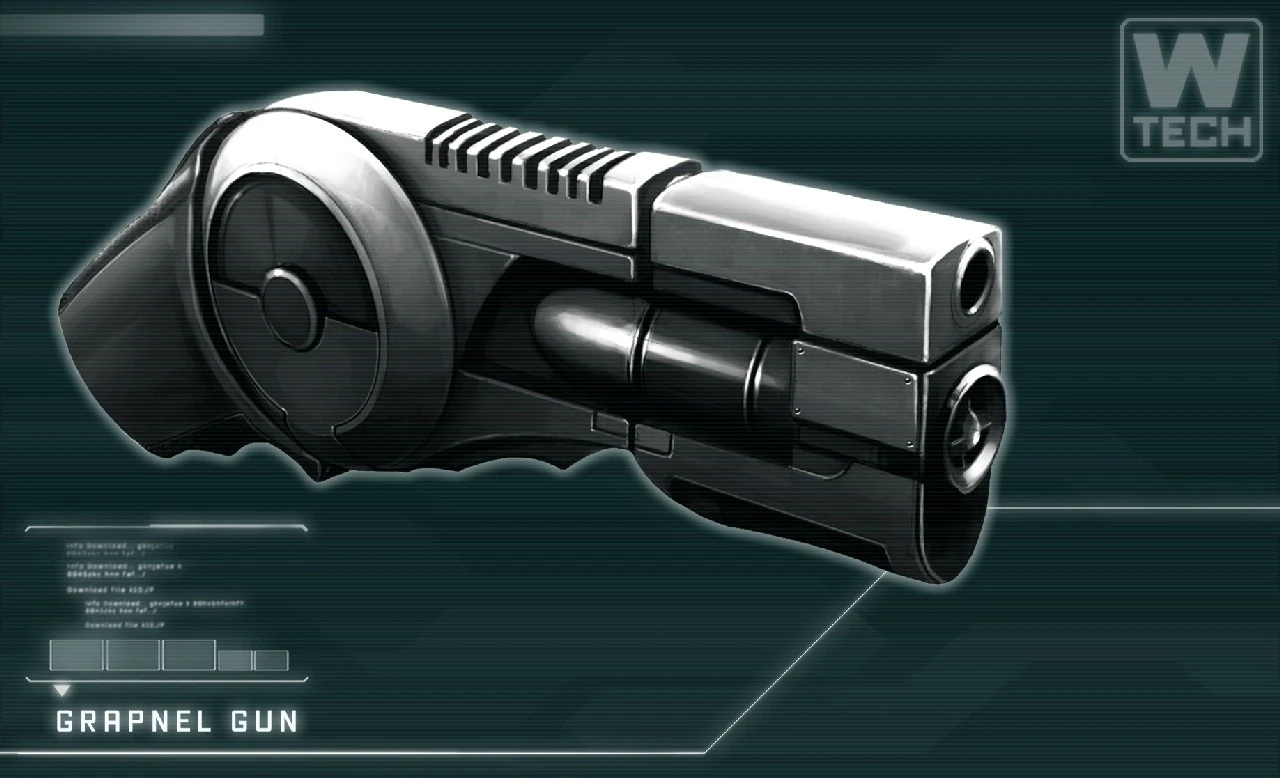Click the middle progress bar segment
Screen dimensions: 1280x778
[x=189, y=655]
